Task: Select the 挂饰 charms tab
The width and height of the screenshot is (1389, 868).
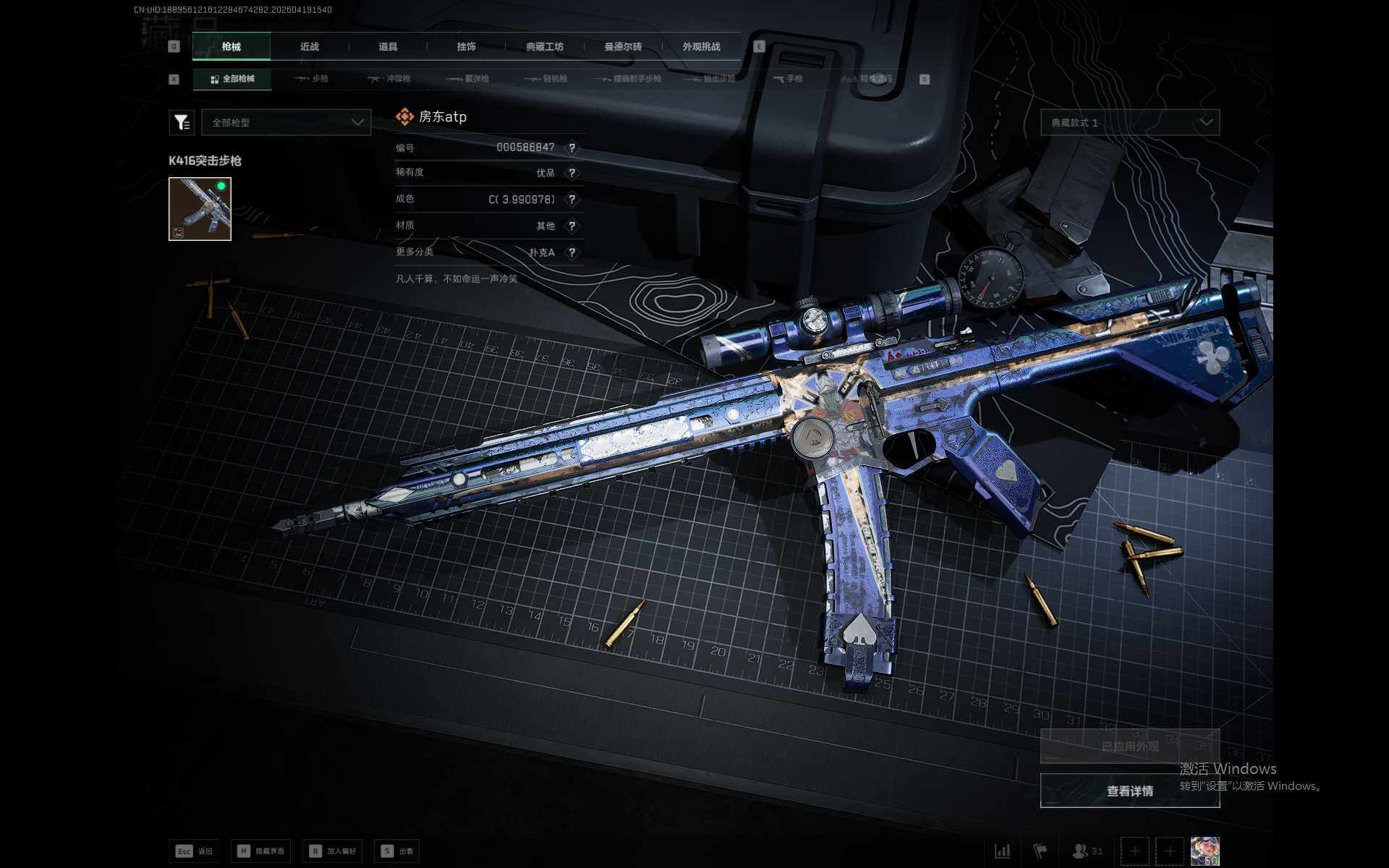Action: pyautogui.click(x=467, y=46)
